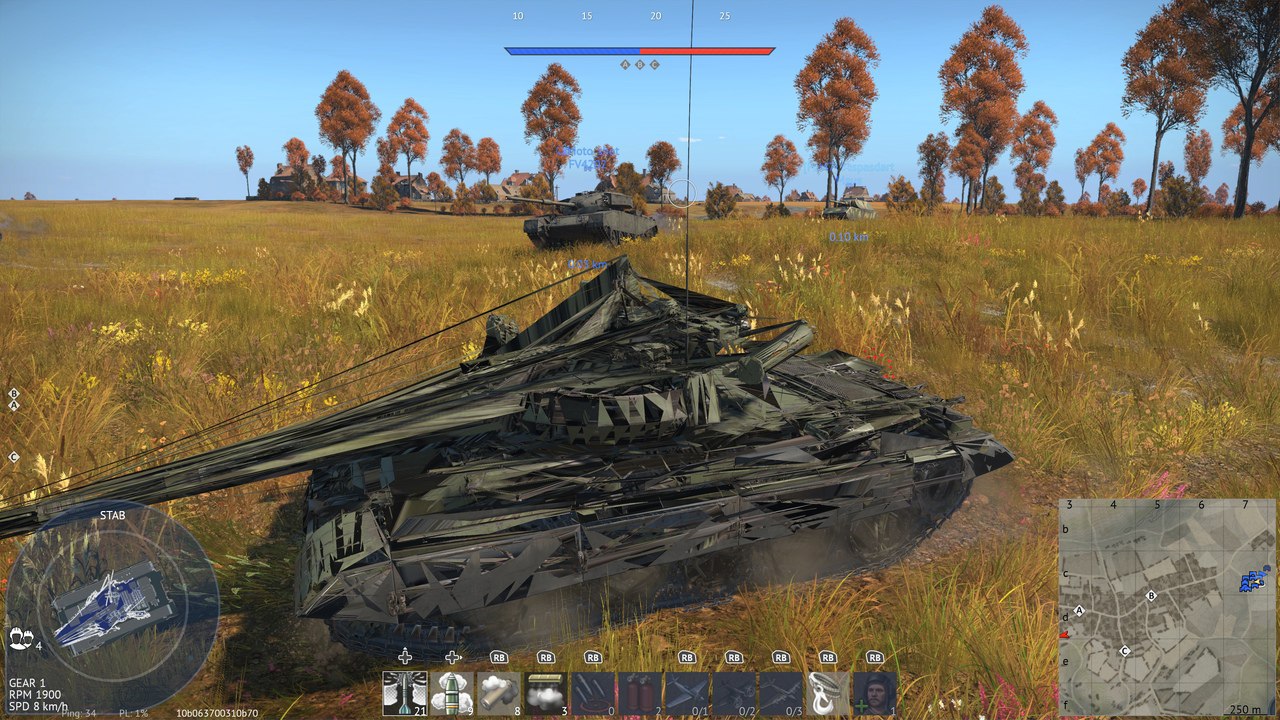Viewport: 1280px width, 720px height.
Task: Select capture point B on the minimap
Action: [1151, 595]
